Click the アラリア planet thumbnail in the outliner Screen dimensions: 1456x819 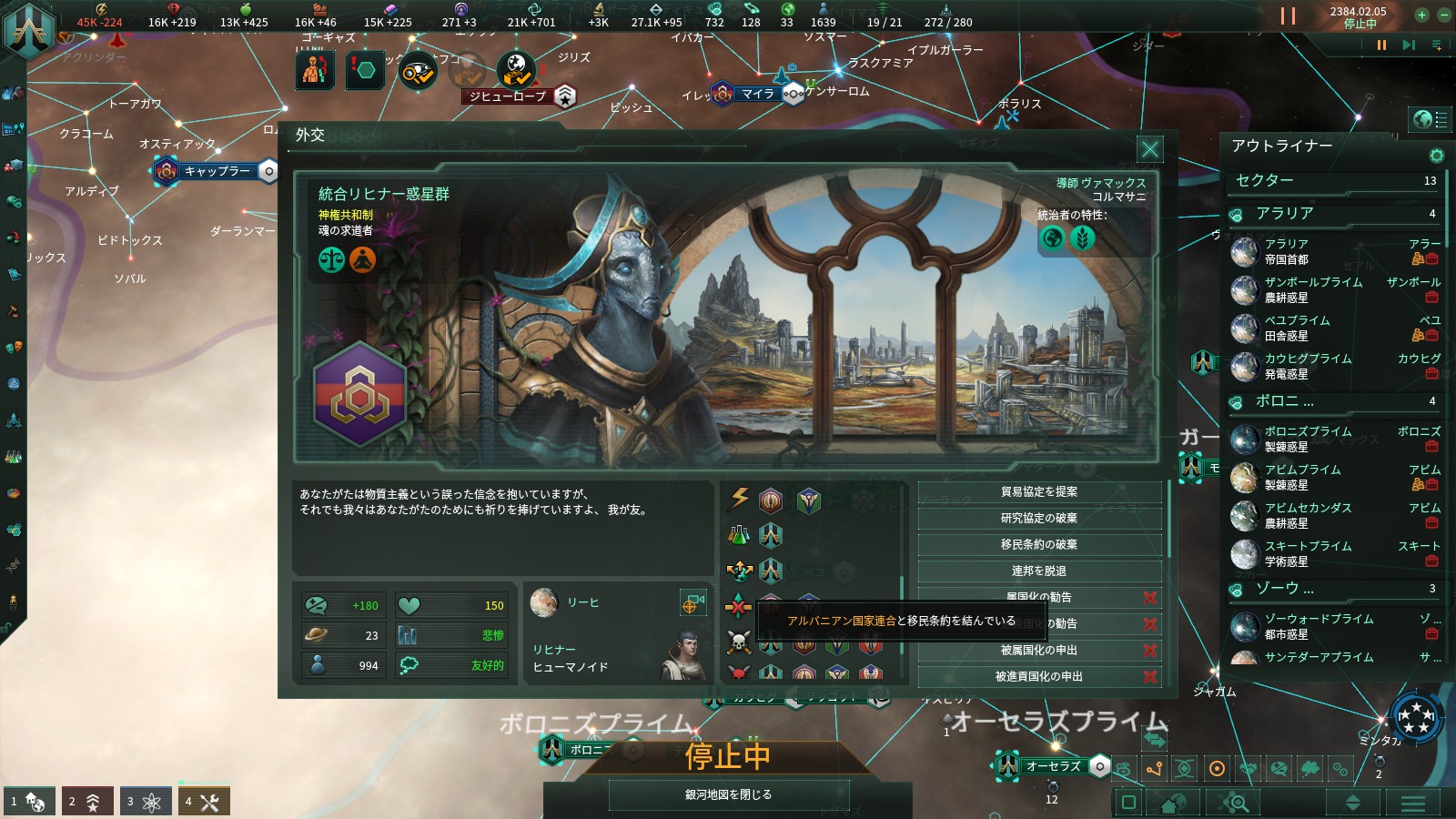tap(1245, 251)
